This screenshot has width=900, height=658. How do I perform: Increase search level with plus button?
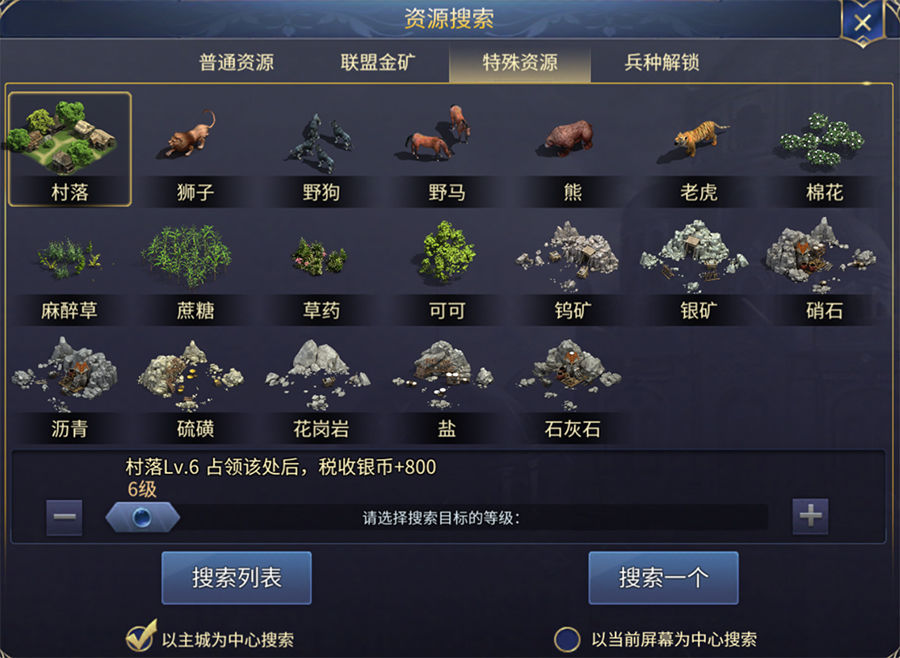point(810,516)
